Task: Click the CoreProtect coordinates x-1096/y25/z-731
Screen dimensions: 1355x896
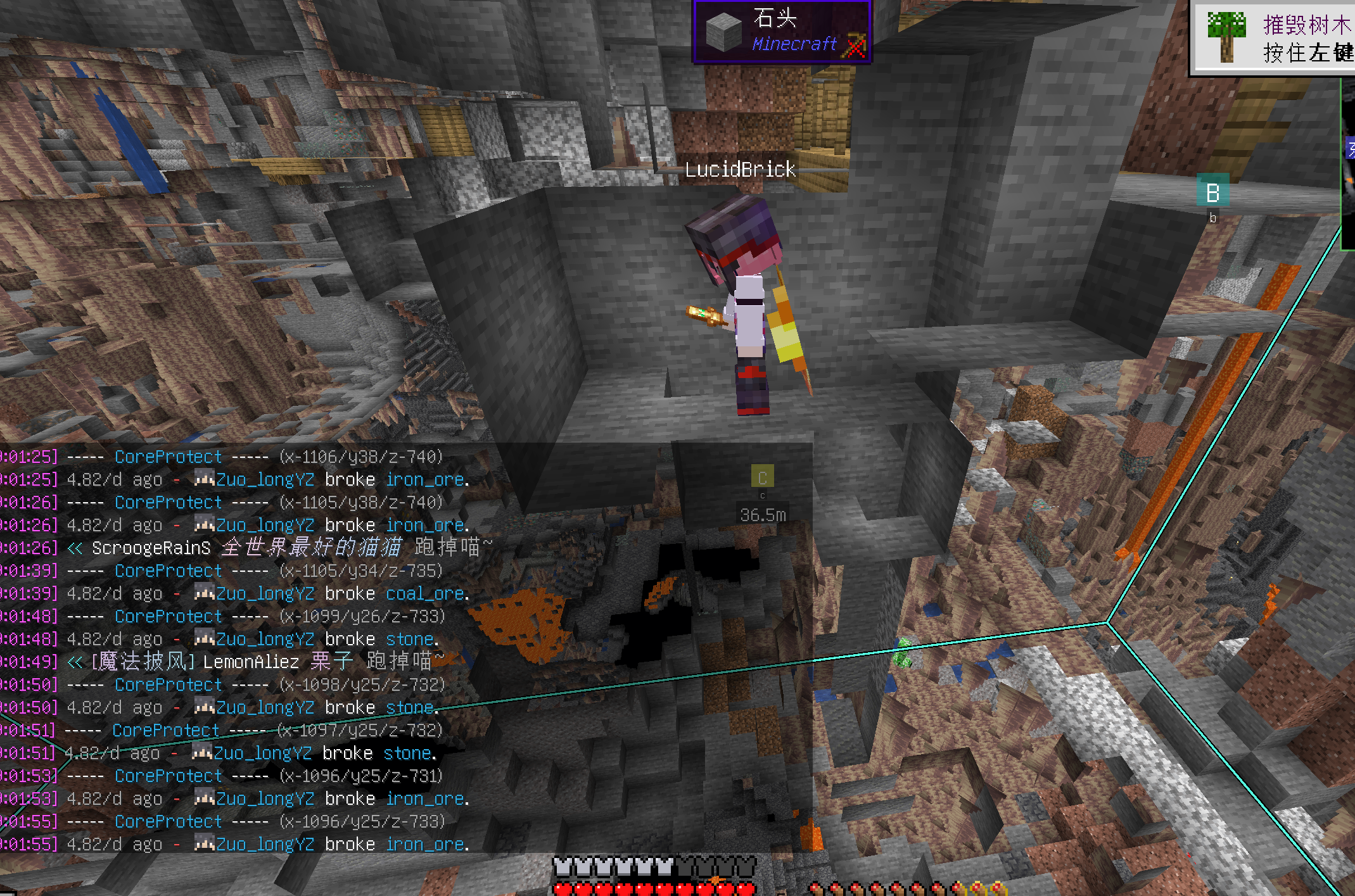Action: tap(362, 776)
